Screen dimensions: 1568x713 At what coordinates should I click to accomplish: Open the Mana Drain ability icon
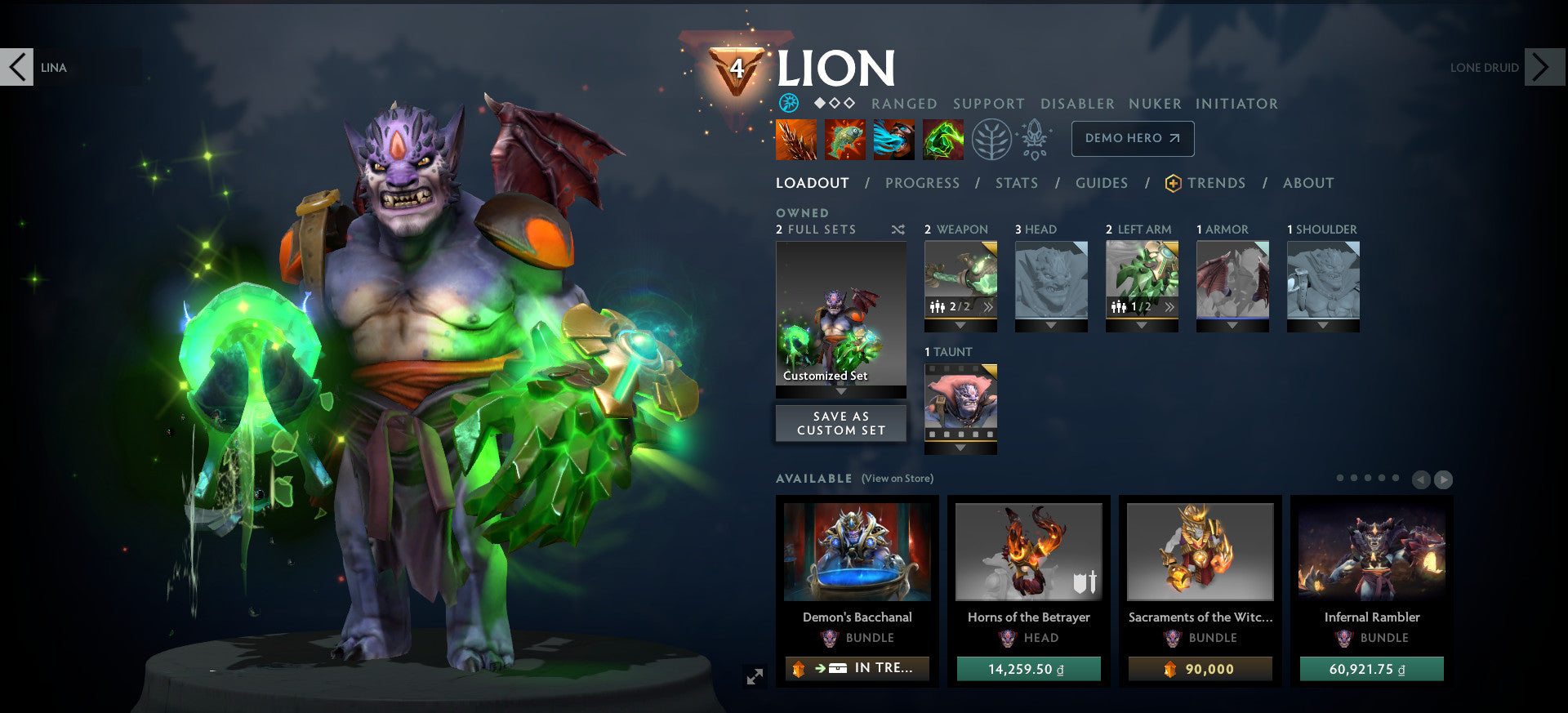pyautogui.click(x=895, y=139)
